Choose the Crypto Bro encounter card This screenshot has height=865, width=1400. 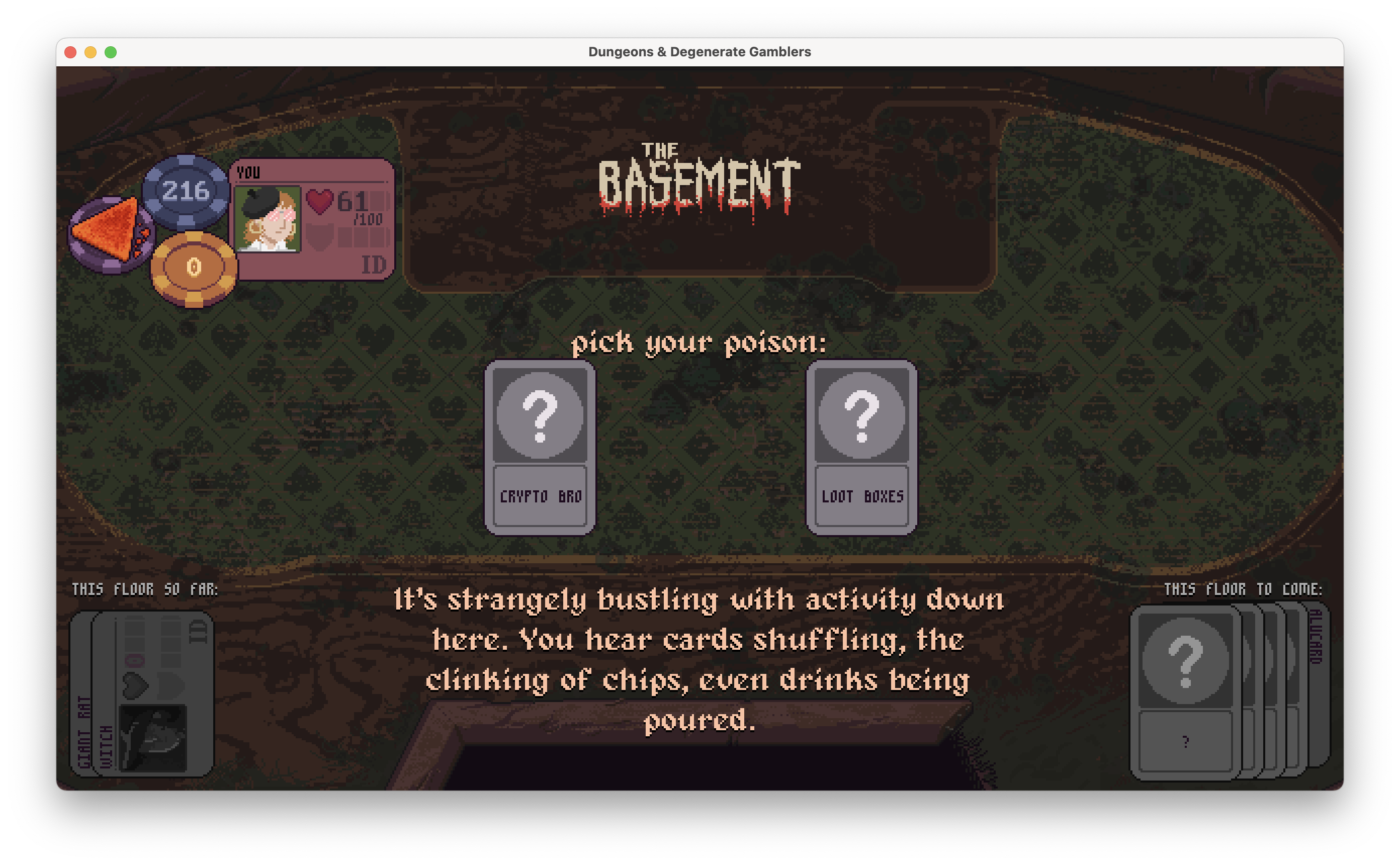coord(540,448)
